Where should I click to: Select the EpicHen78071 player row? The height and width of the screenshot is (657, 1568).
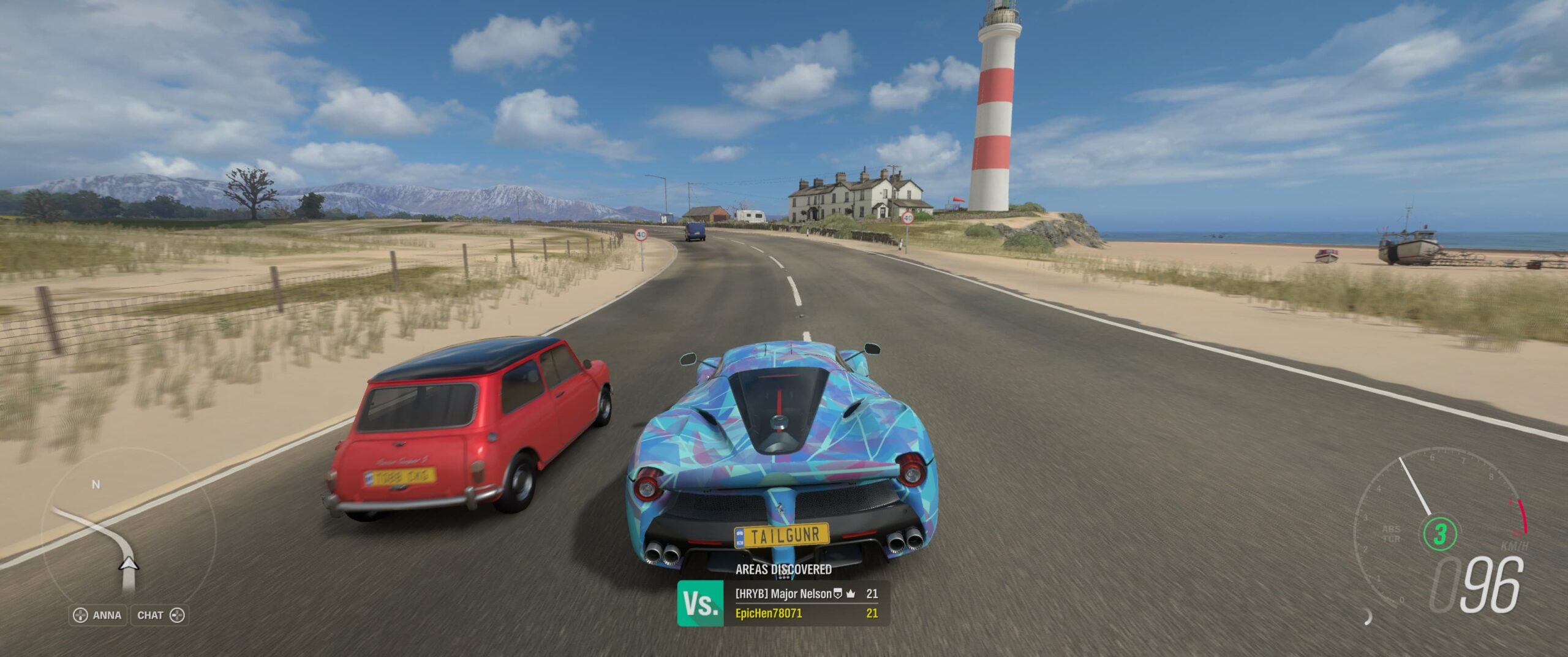806,613
